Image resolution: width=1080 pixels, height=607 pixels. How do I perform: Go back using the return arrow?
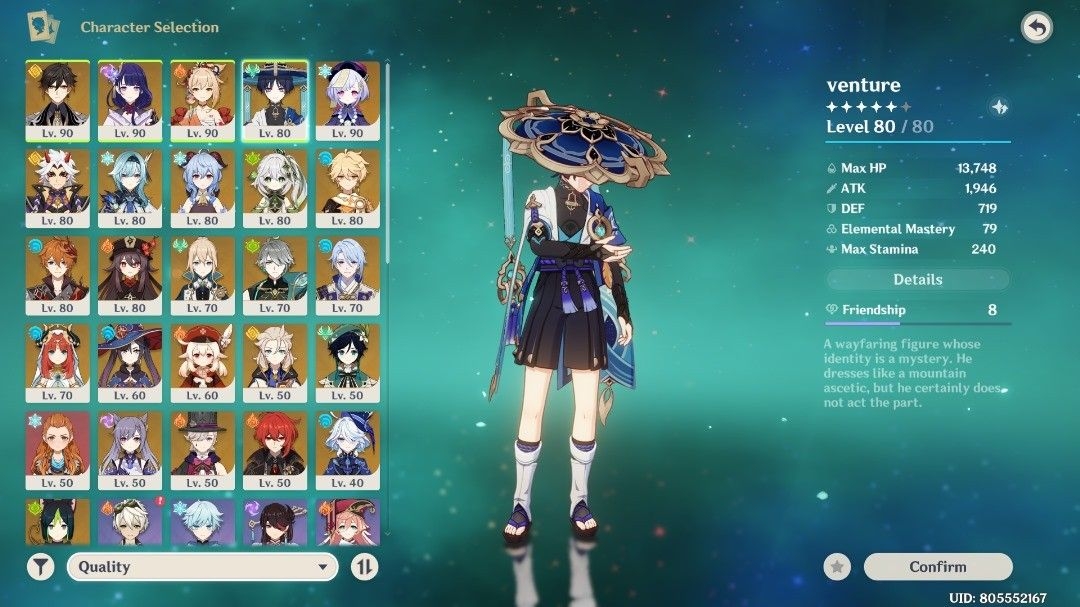(1037, 28)
